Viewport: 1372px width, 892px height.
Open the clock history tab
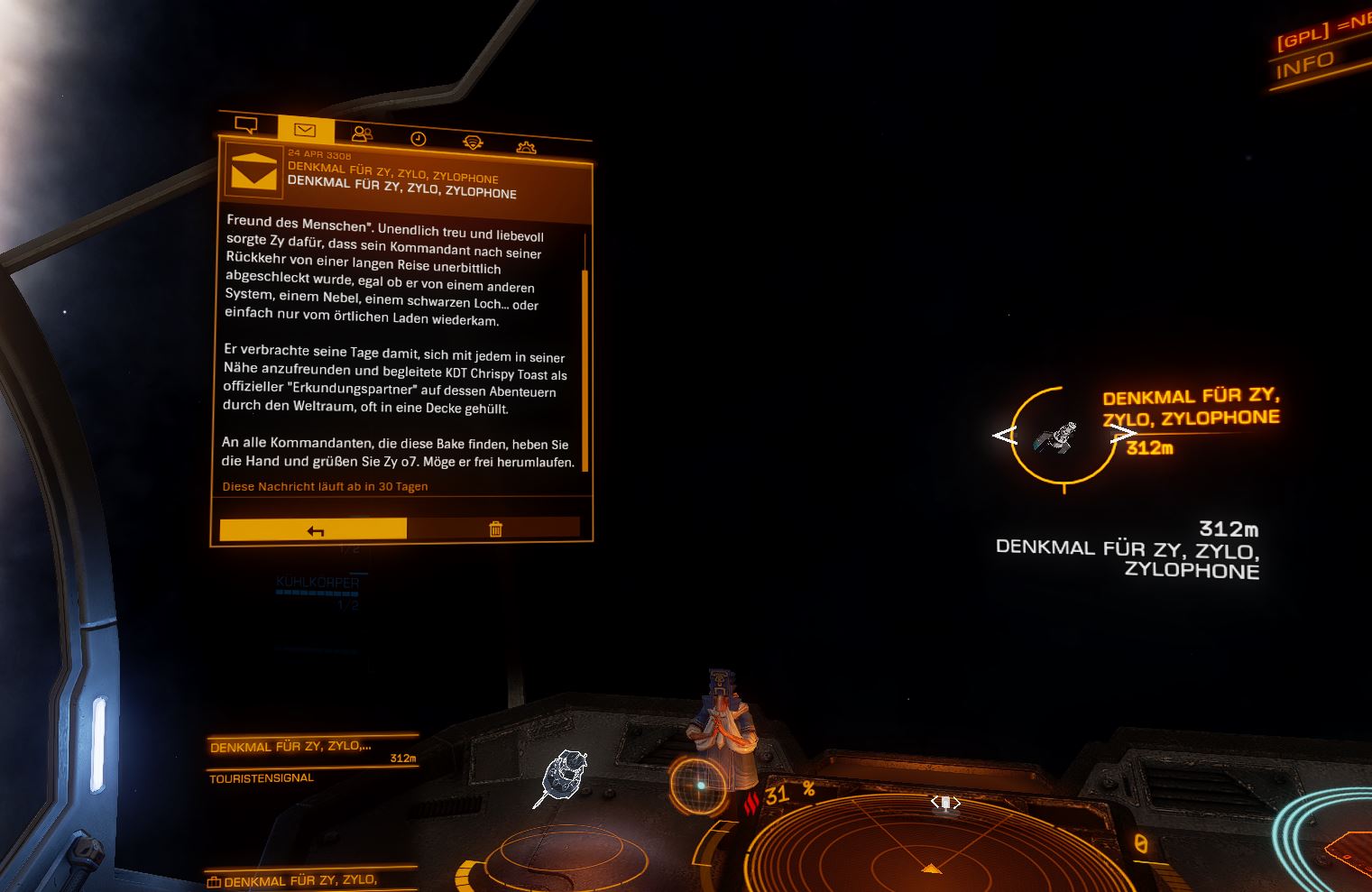tap(419, 139)
